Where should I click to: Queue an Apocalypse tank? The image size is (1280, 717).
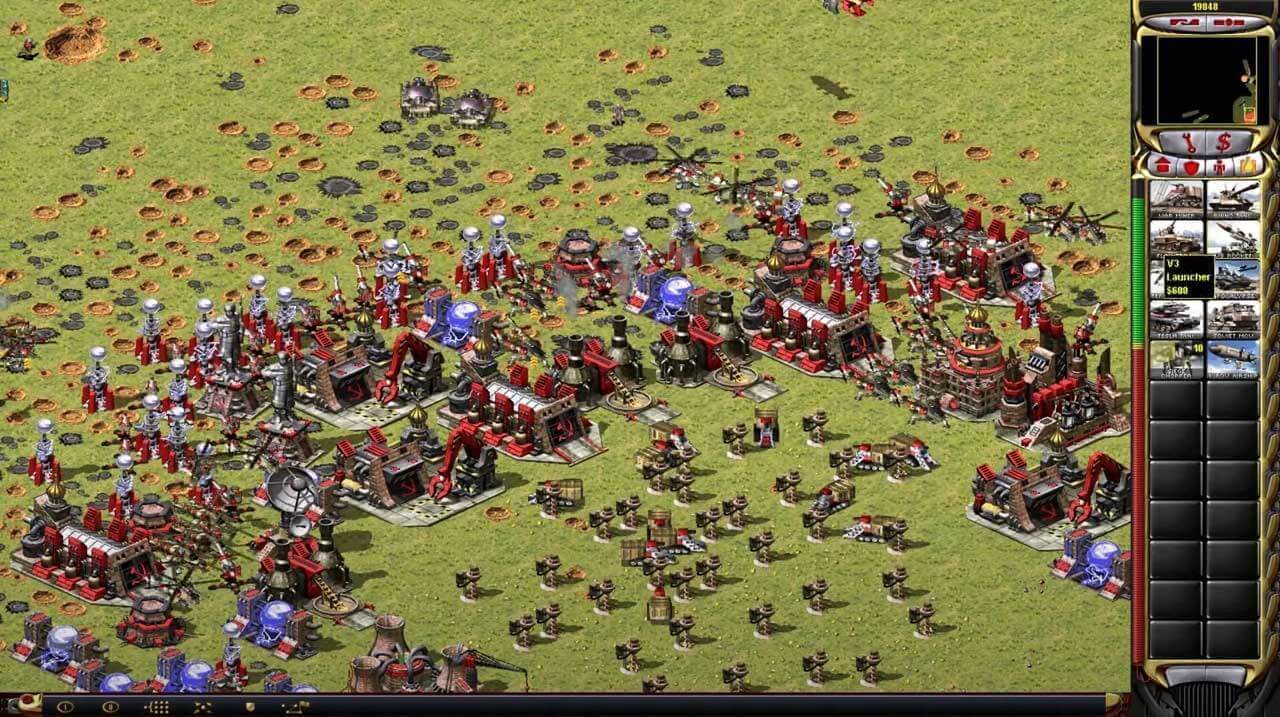[1233, 278]
